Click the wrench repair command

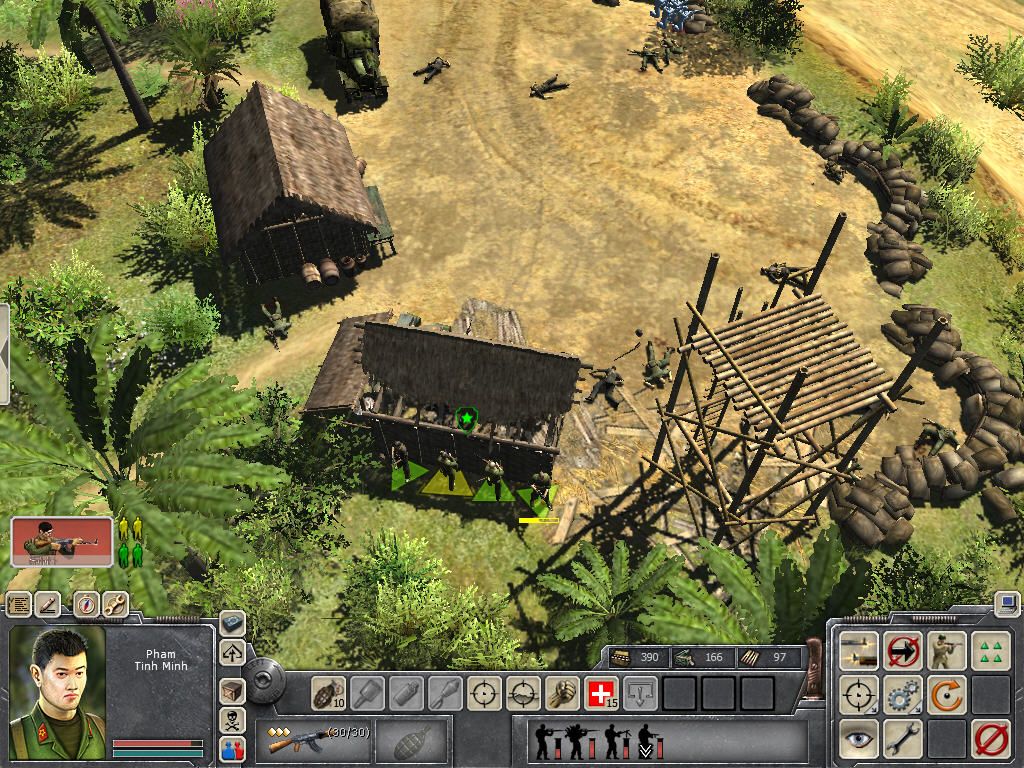903,738
